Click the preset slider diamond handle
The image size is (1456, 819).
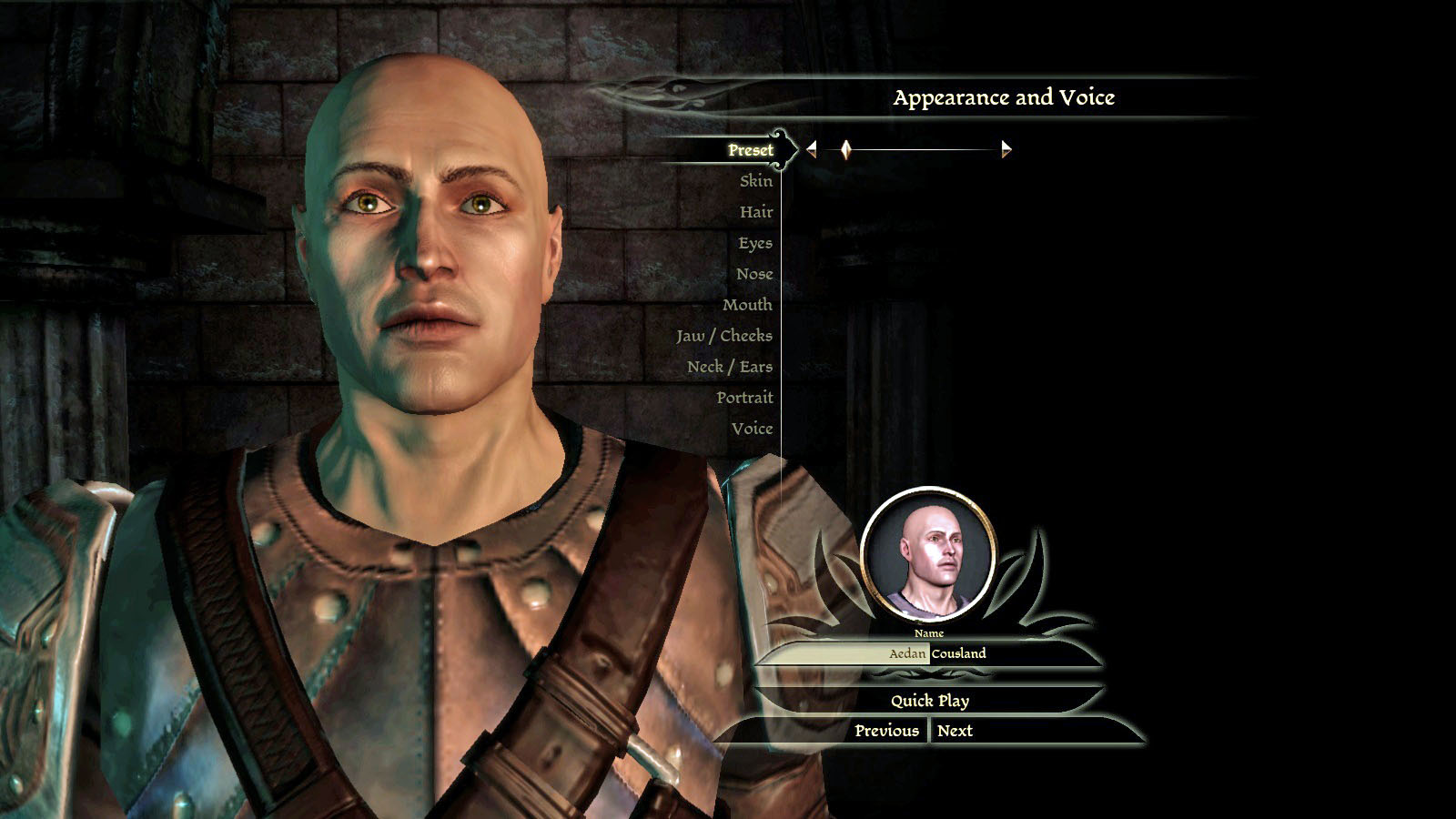click(845, 149)
